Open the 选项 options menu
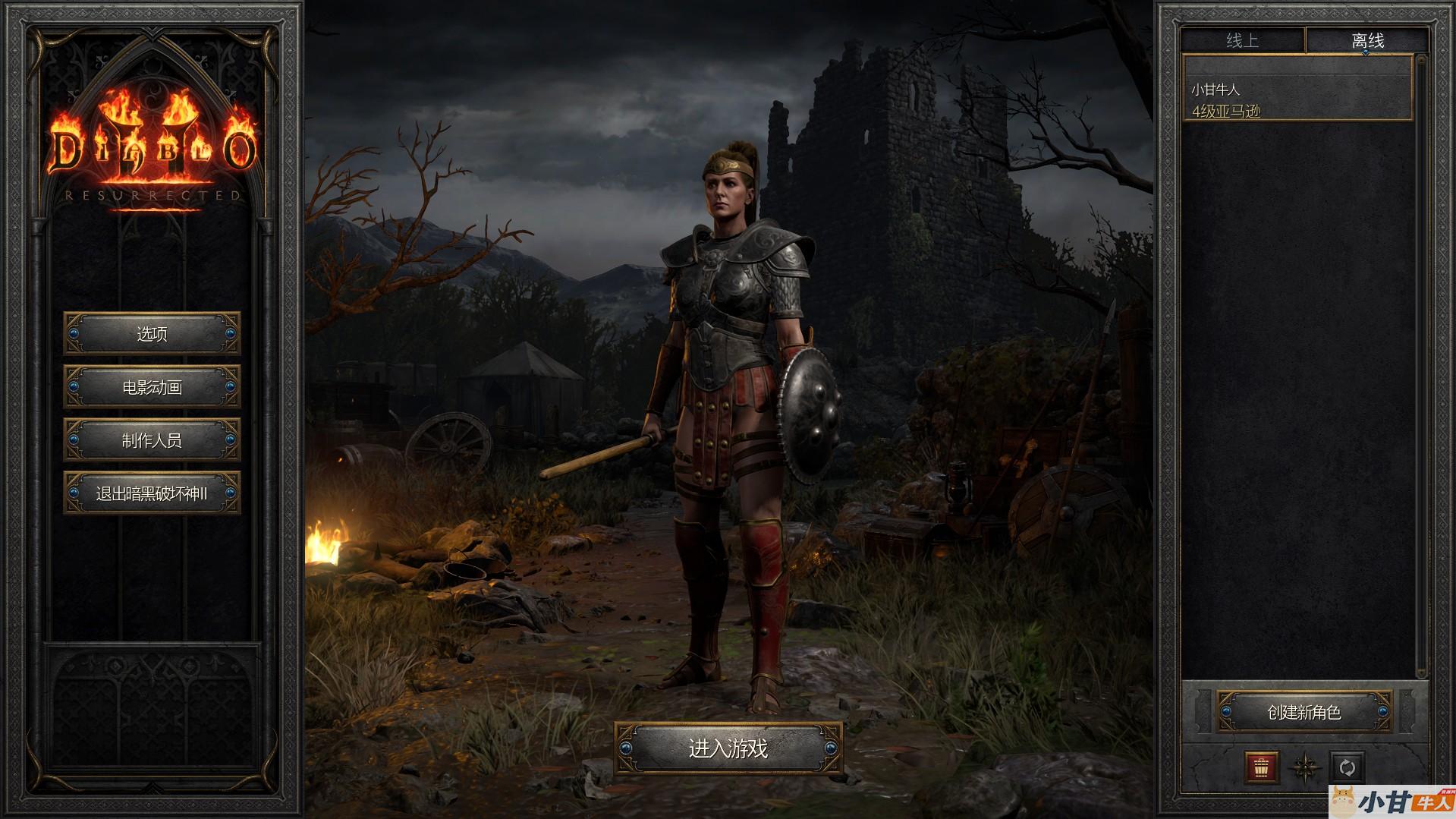1456x819 pixels. 152,334
